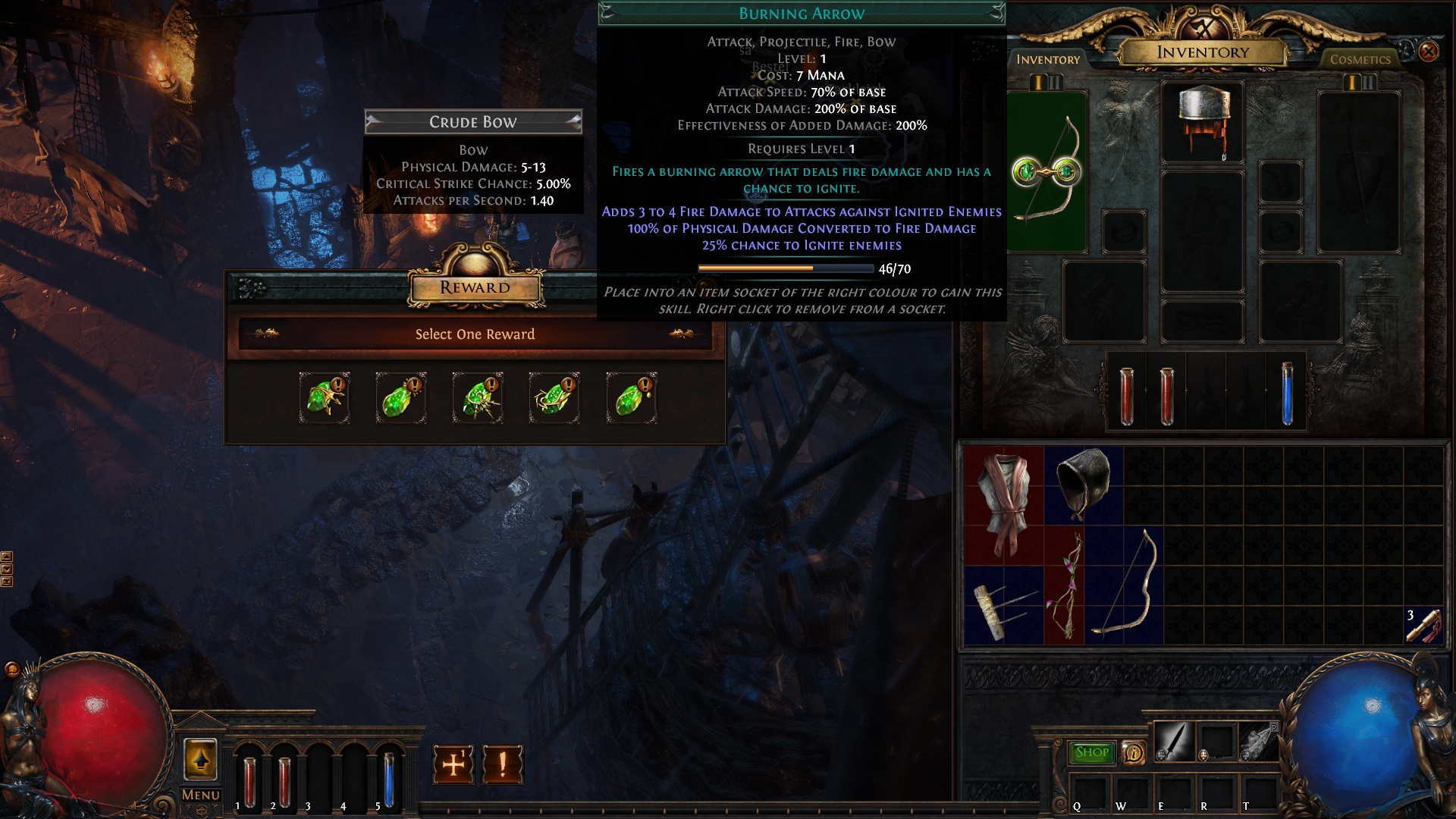The height and width of the screenshot is (819, 1456).
Task: Click the up-arrow level up button
Action: pos(200,759)
